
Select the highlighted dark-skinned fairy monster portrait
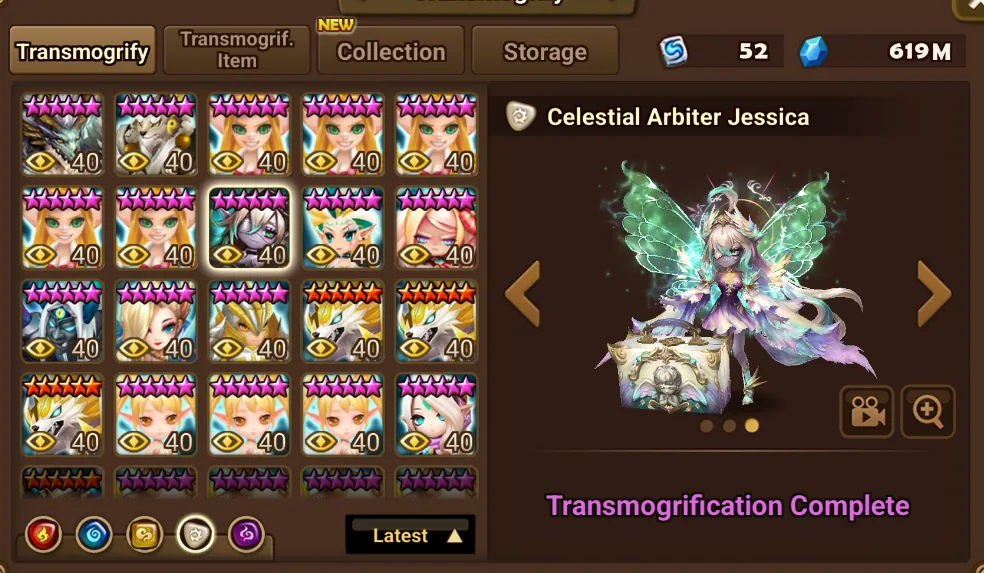[249, 229]
